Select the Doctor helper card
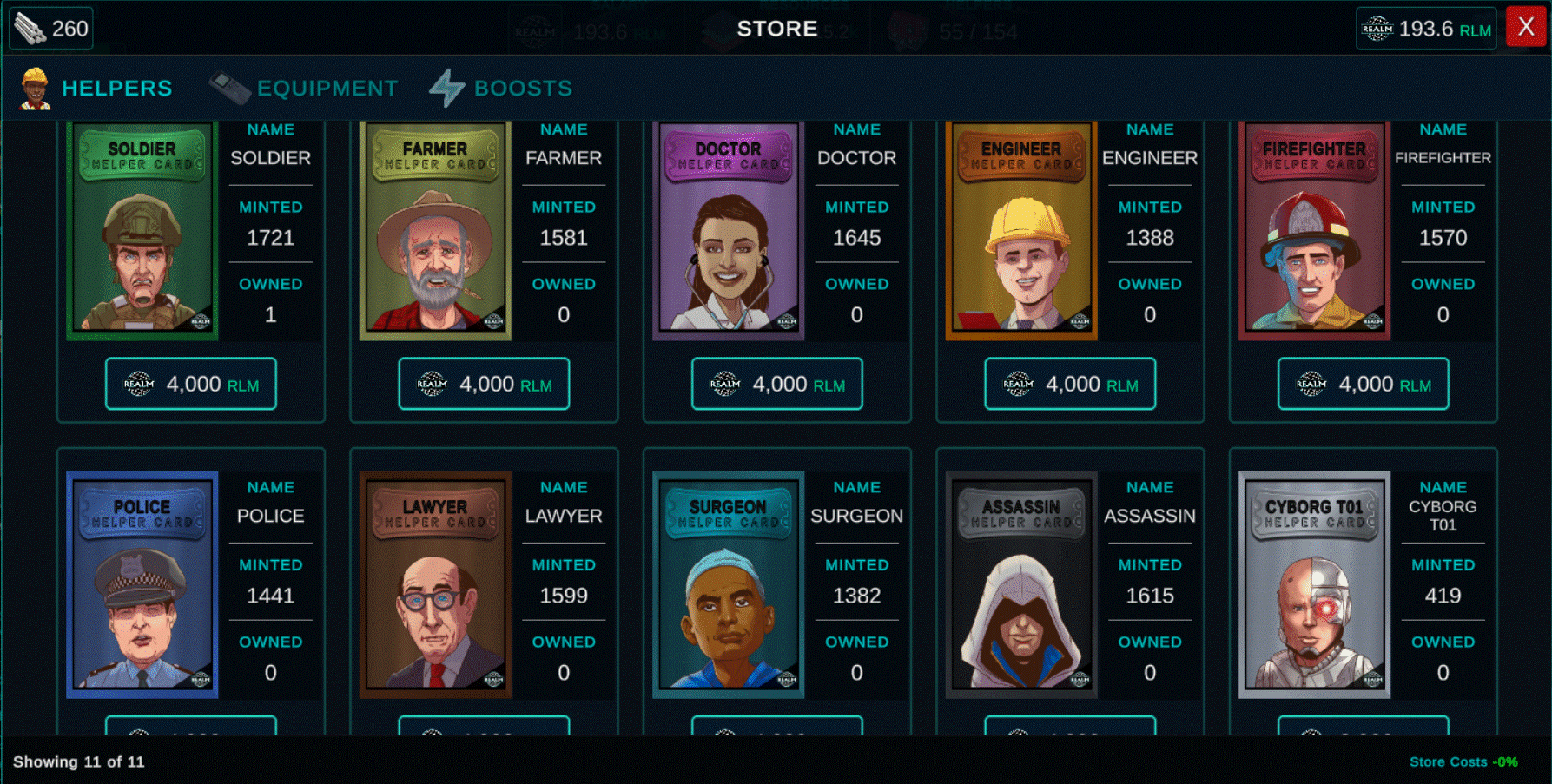1552x784 pixels. (728, 230)
